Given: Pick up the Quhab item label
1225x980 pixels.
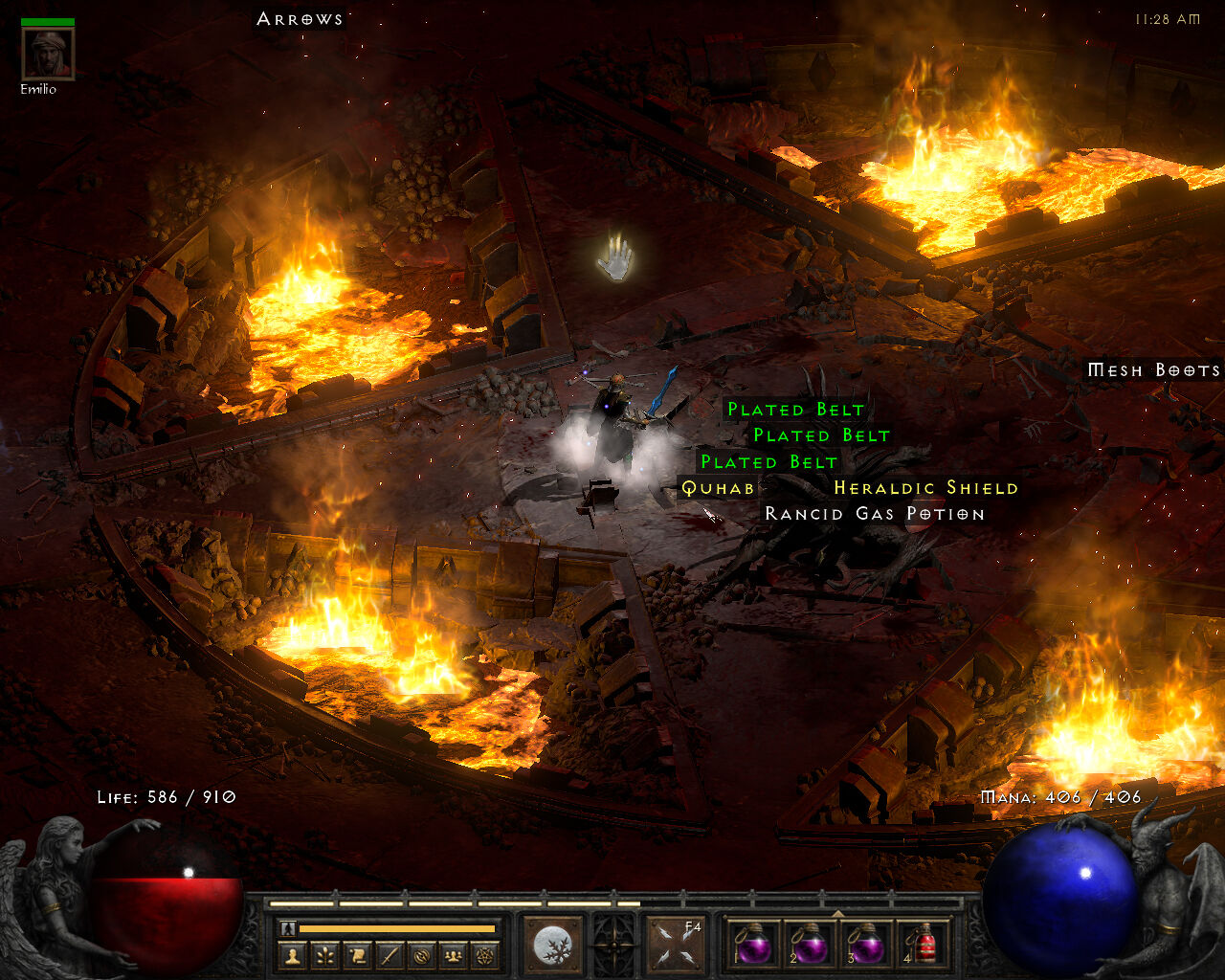Looking at the screenshot, I should coord(718,488).
